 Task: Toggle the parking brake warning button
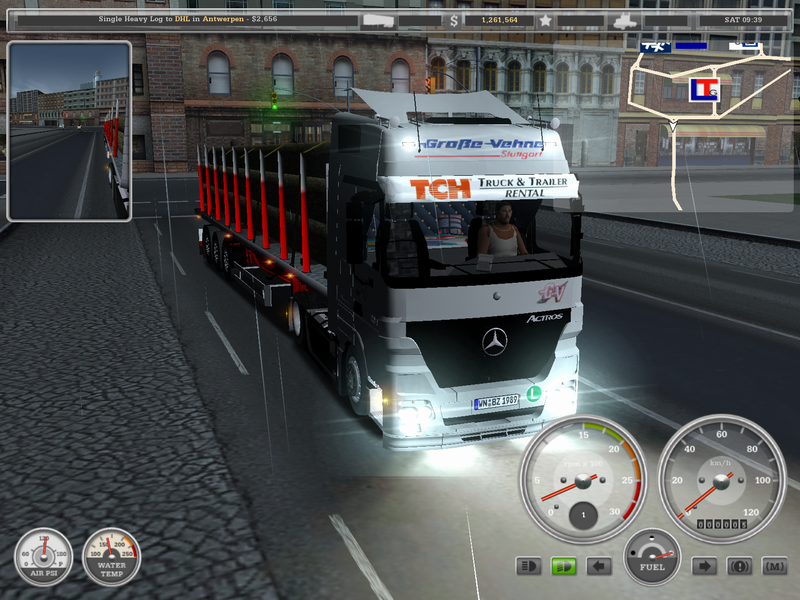click(740, 567)
